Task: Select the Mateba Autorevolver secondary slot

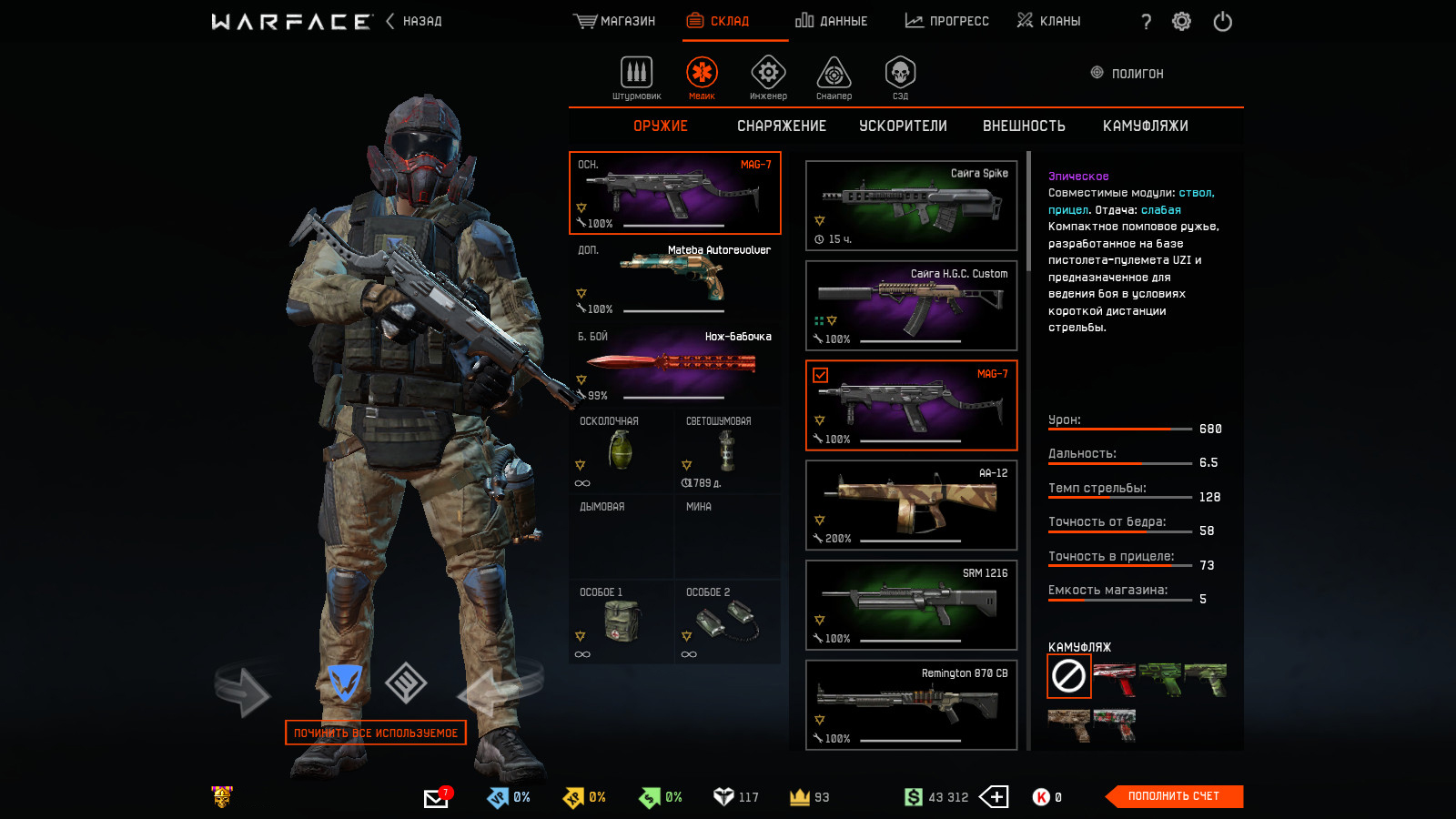Action: point(674,278)
